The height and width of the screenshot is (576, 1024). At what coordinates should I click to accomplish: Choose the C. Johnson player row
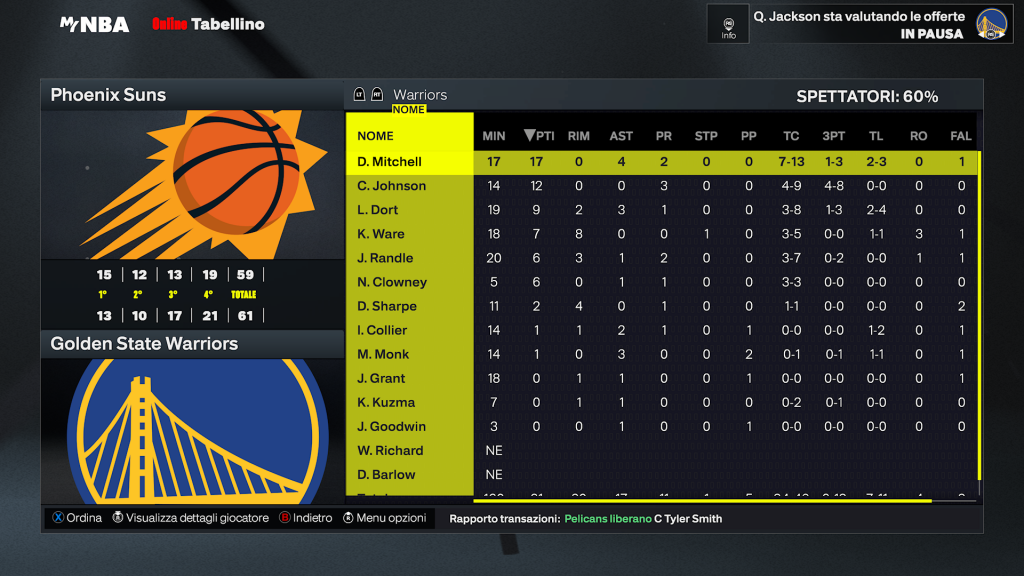pyautogui.click(x=392, y=186)
